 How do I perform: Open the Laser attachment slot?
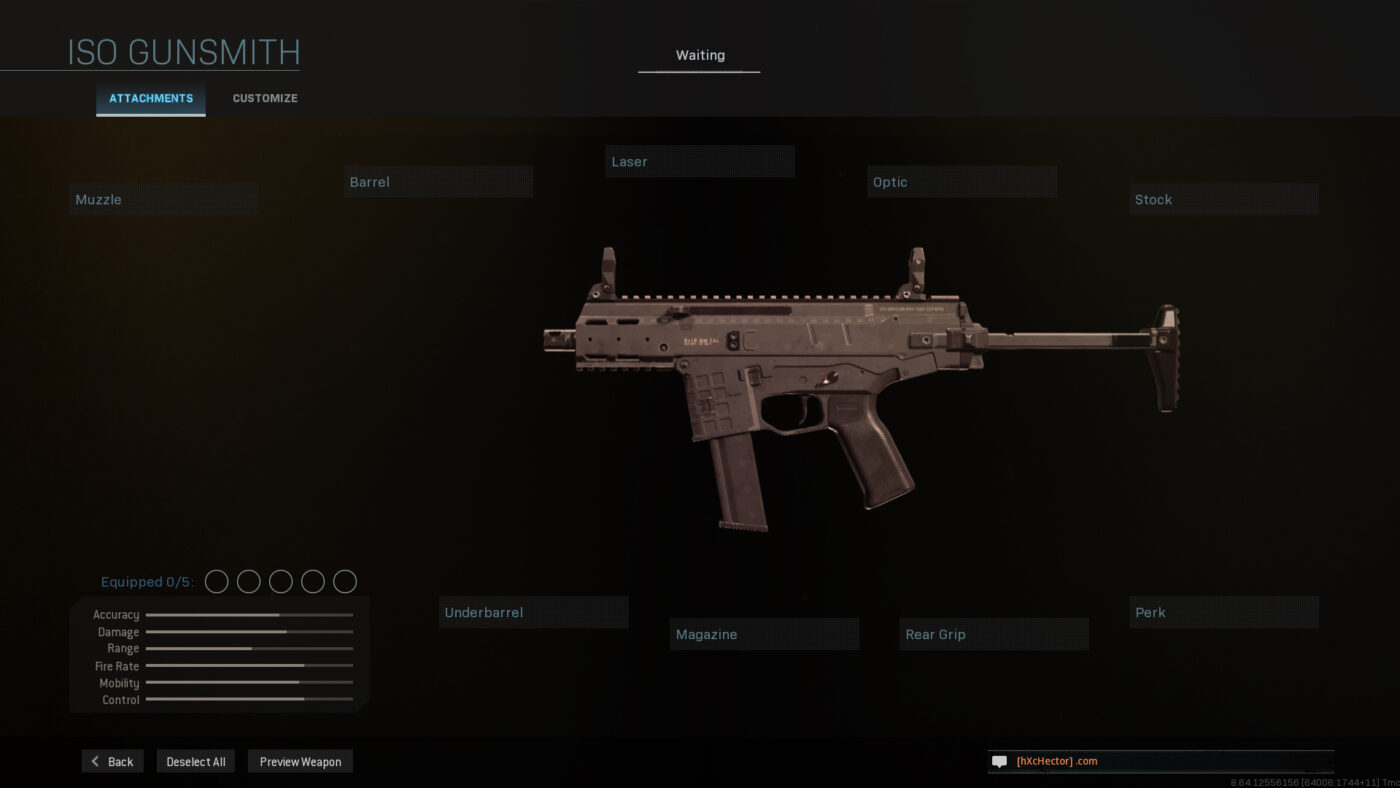tap(699, 161)
